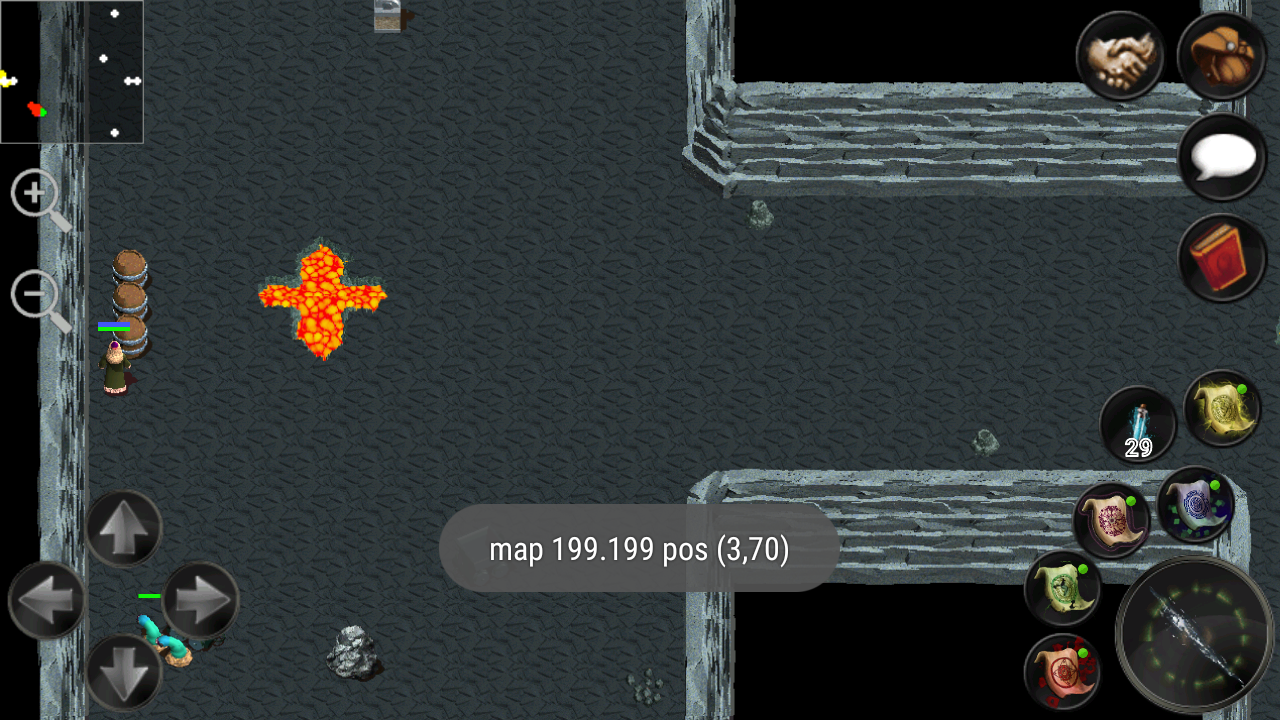The image size is (1280, 720).
Task: Tap the minimap in the corner
Action: (x=72, y=72)
